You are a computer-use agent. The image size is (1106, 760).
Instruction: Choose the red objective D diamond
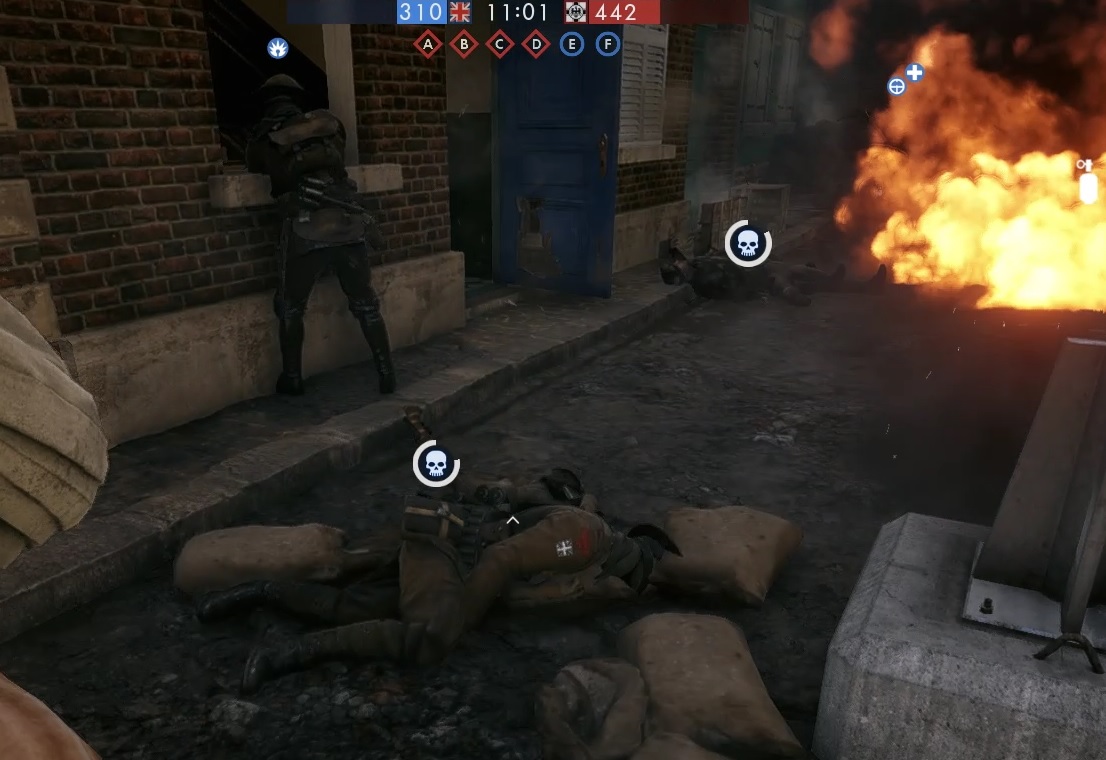[536, 44]
